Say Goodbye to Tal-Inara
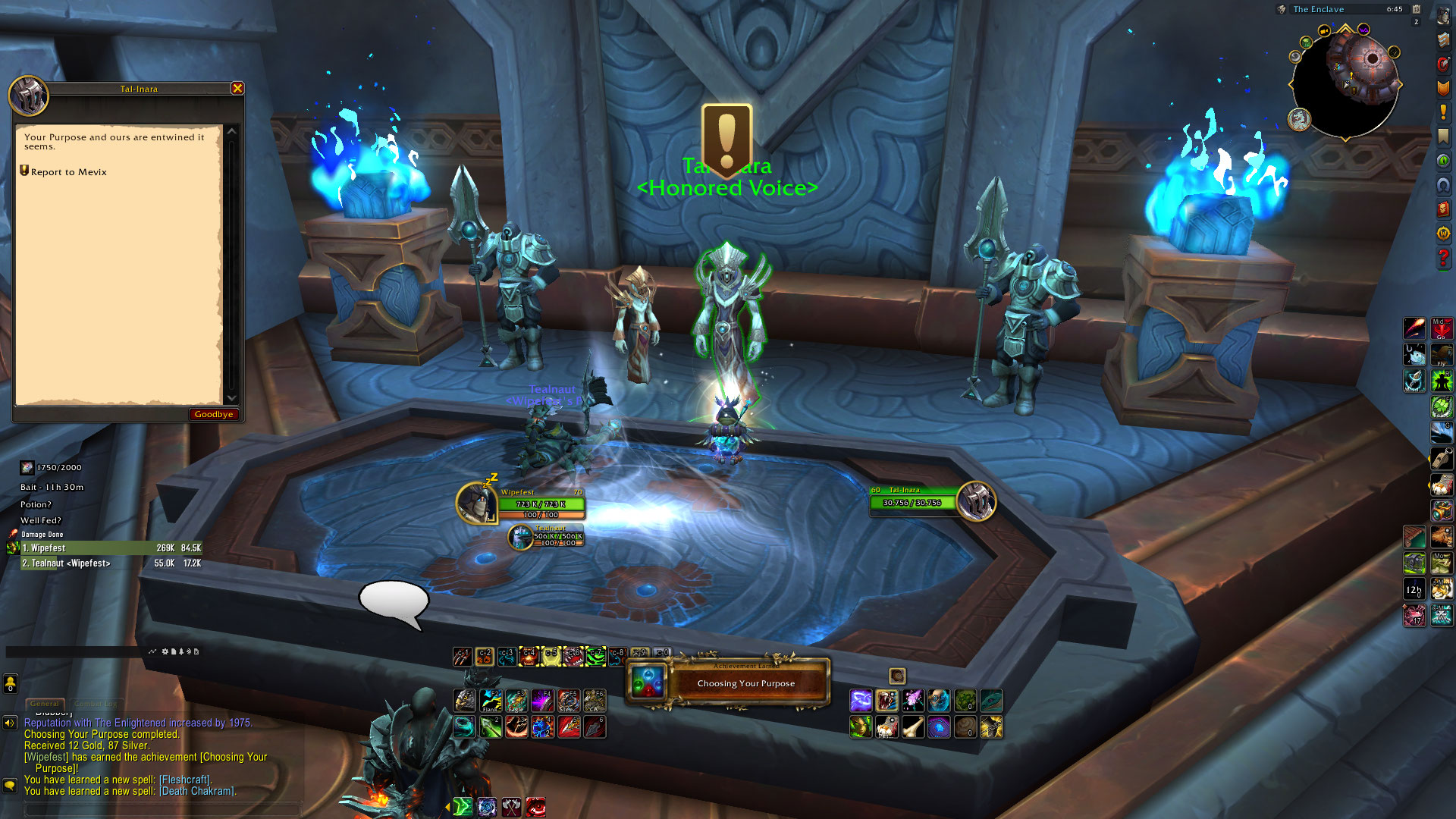Screen dimensions: 1456x819 [x=213, y=414]
